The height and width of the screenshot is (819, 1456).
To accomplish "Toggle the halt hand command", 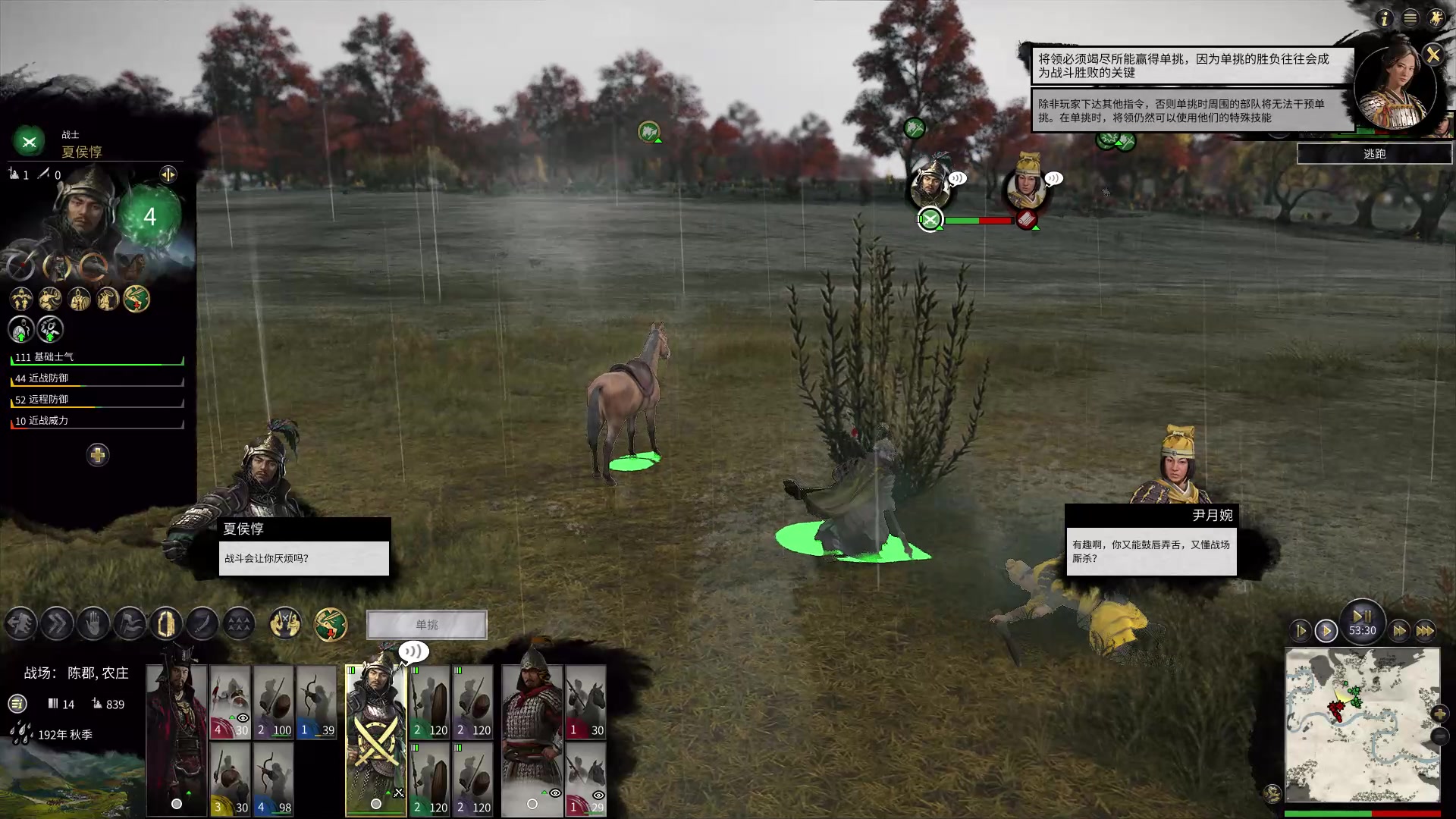I will (93, 624).
